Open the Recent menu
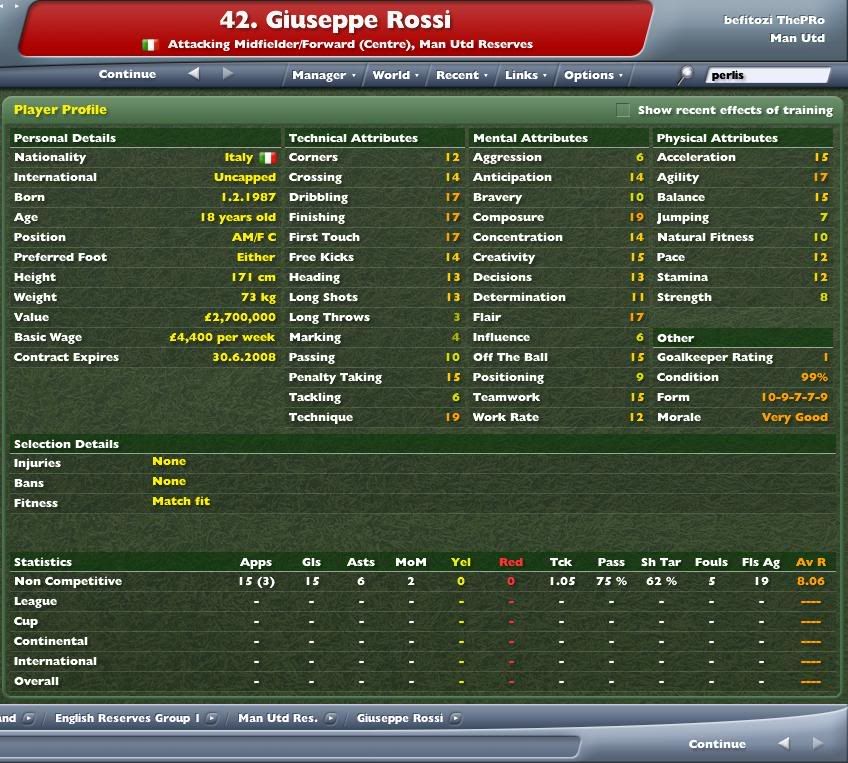The height and width of the screenshot is (763, 848). pyautogui.click(x=461, y=75)
